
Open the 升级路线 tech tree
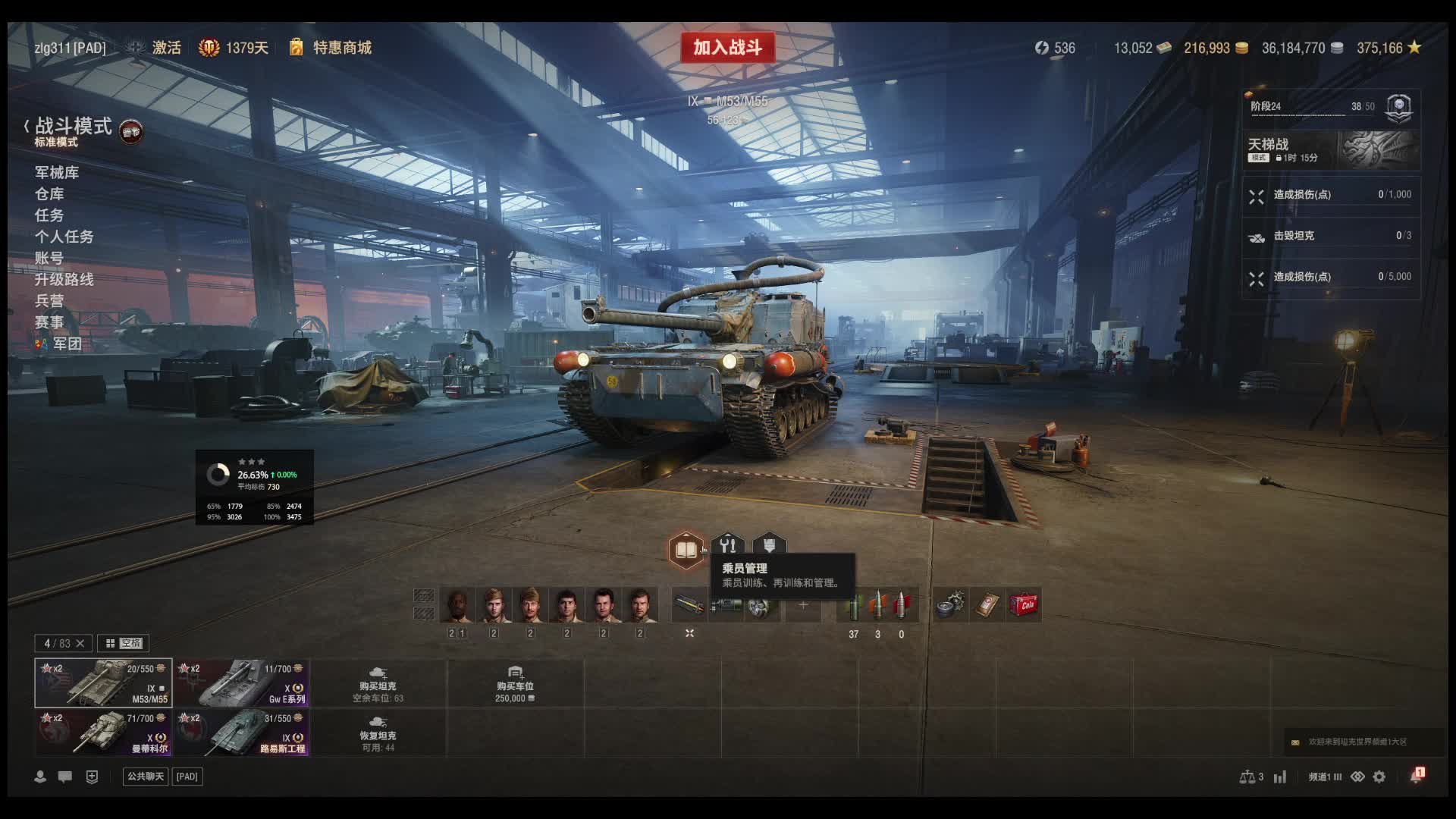click(64, 280)
